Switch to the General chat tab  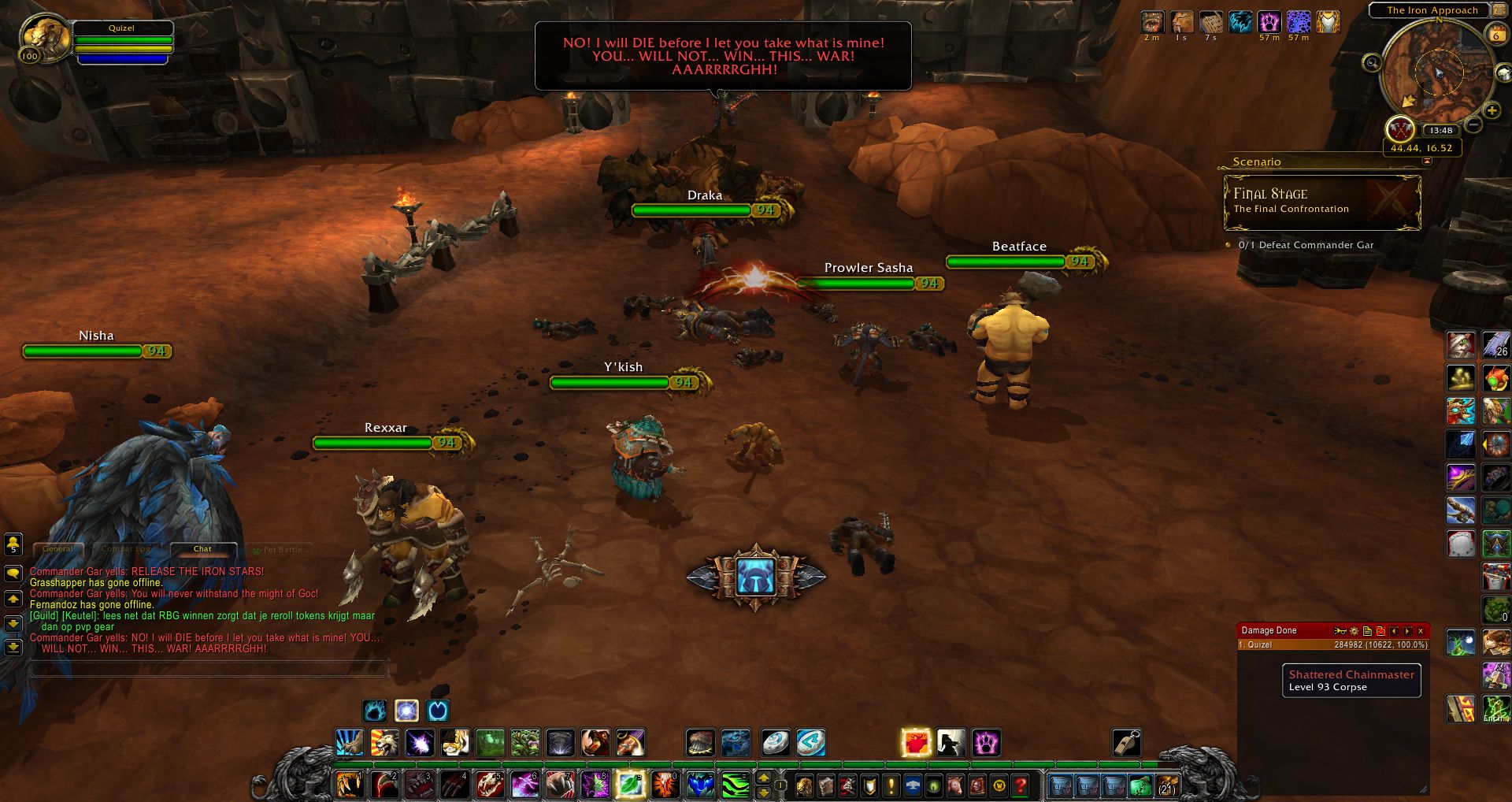[57, 549]
